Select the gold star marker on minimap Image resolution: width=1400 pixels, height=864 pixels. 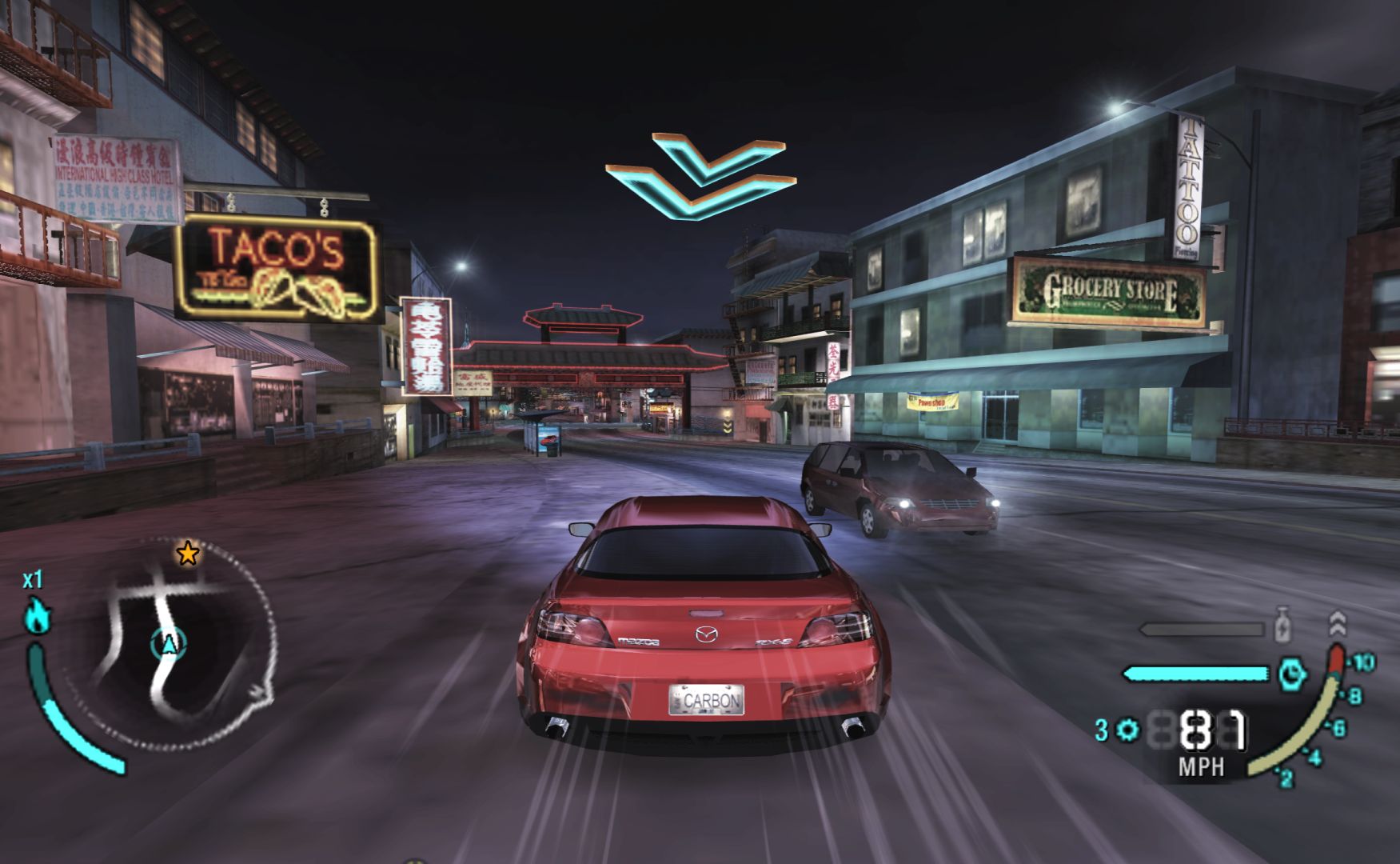(x=188, y=553)
